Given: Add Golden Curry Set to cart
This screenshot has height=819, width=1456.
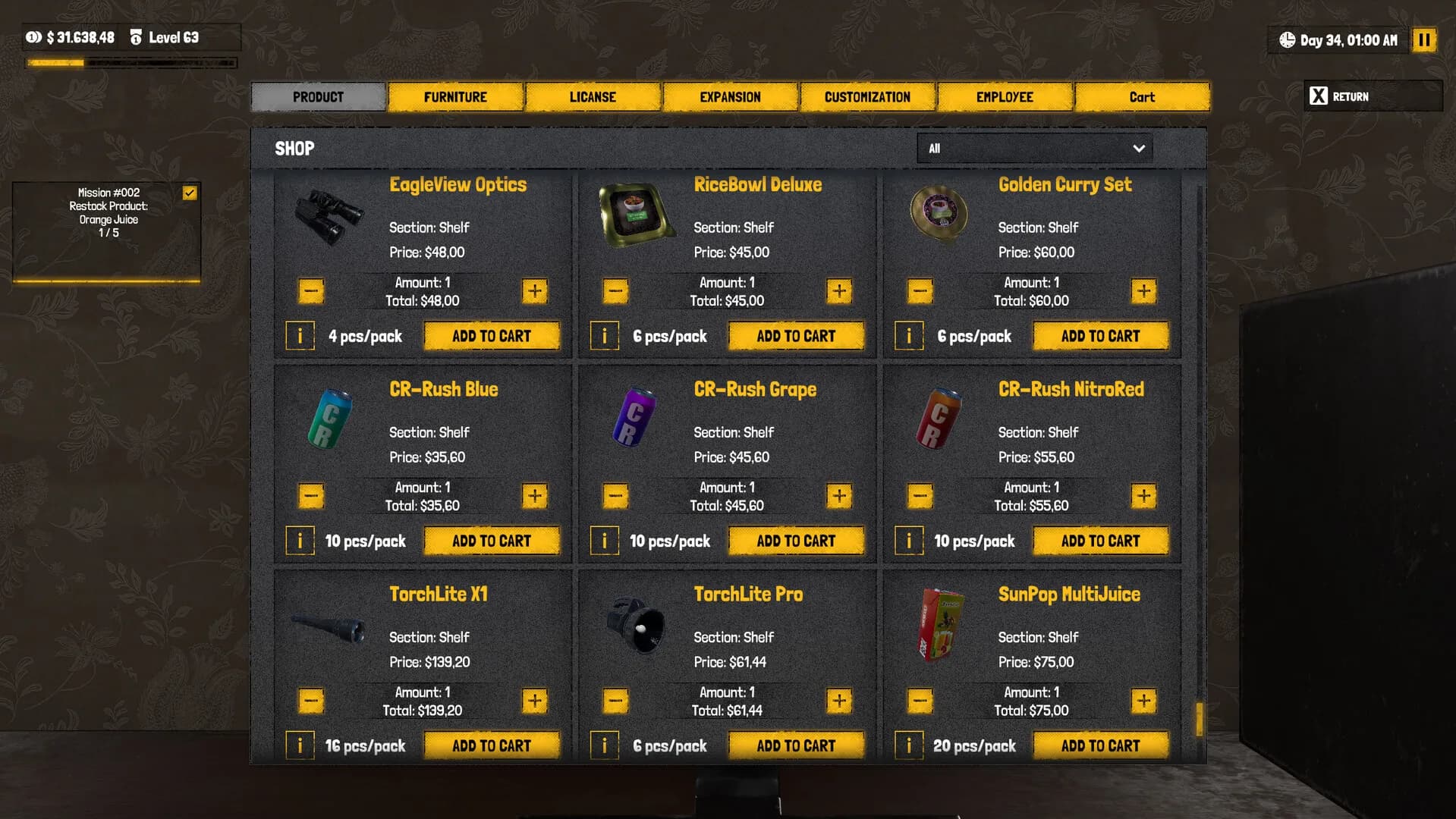Looking at the screenshot, I should pyautogui.click(x=1101, y=335).
